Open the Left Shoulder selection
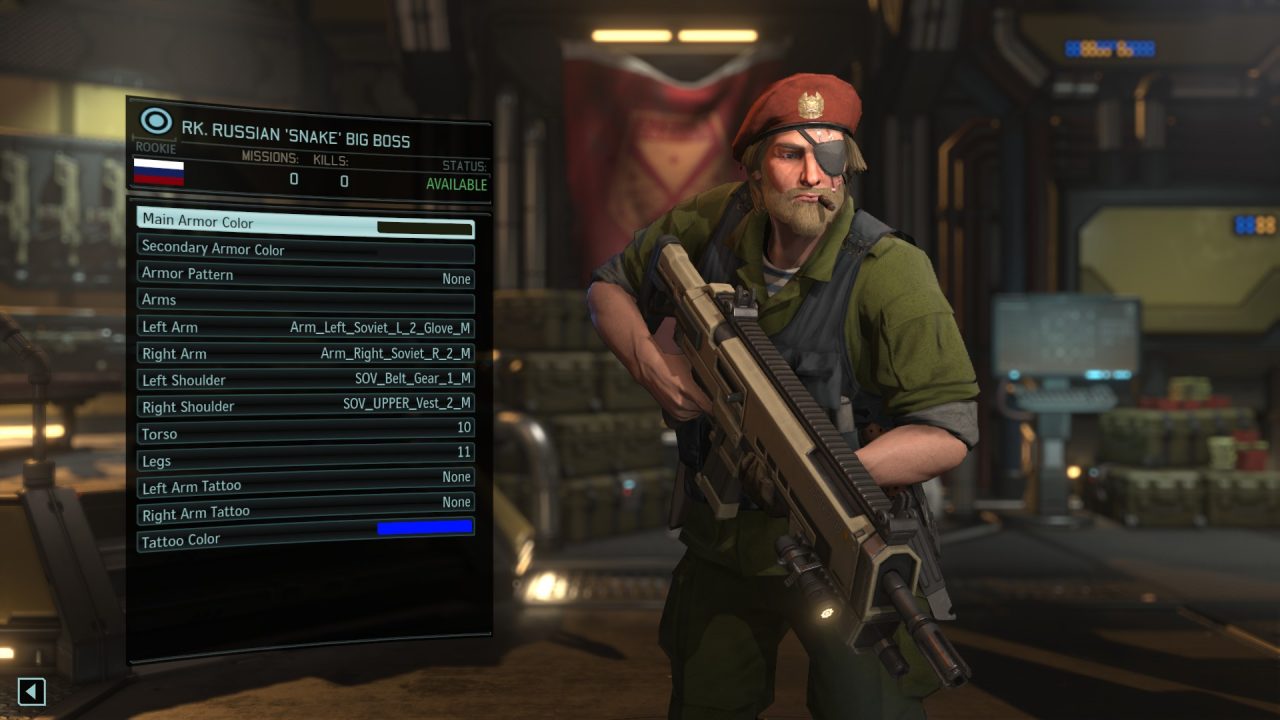Image resolution: width=1280 pixels, height=720 pixels. tap(305, 380)
